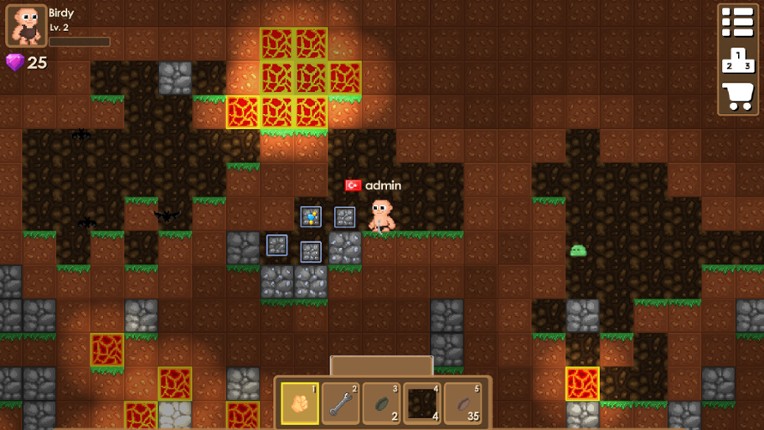Open the shopping cart store
Viewport: 764px width, 430px height.
737,96
